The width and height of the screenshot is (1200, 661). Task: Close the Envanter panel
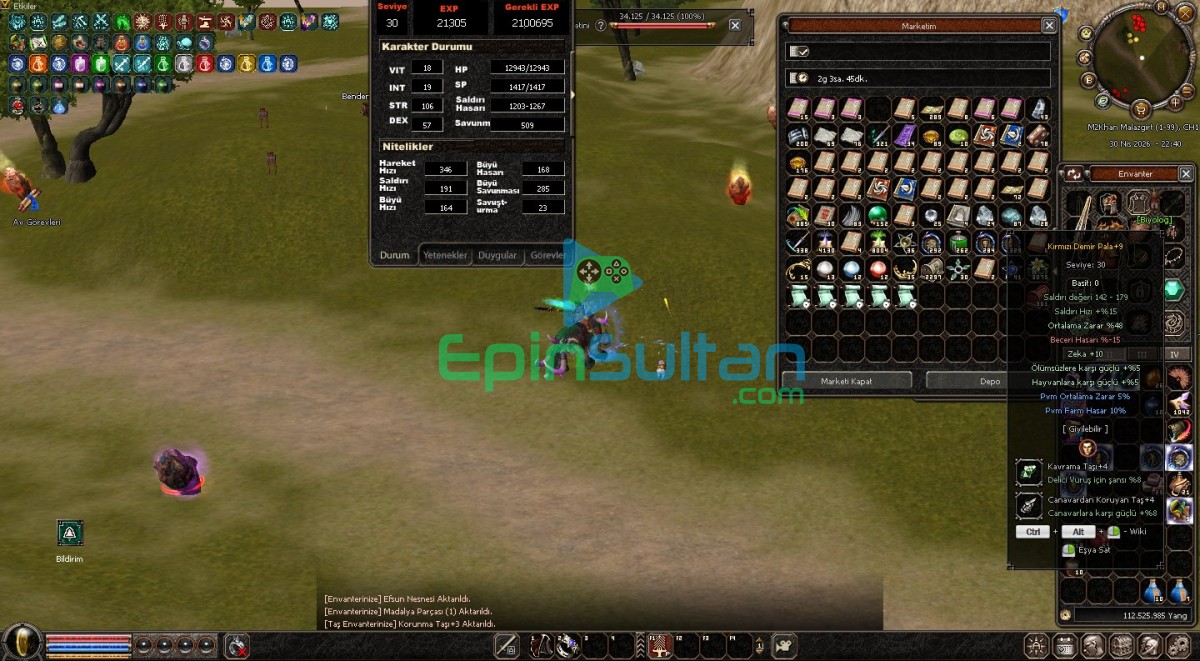(1188, 174)
